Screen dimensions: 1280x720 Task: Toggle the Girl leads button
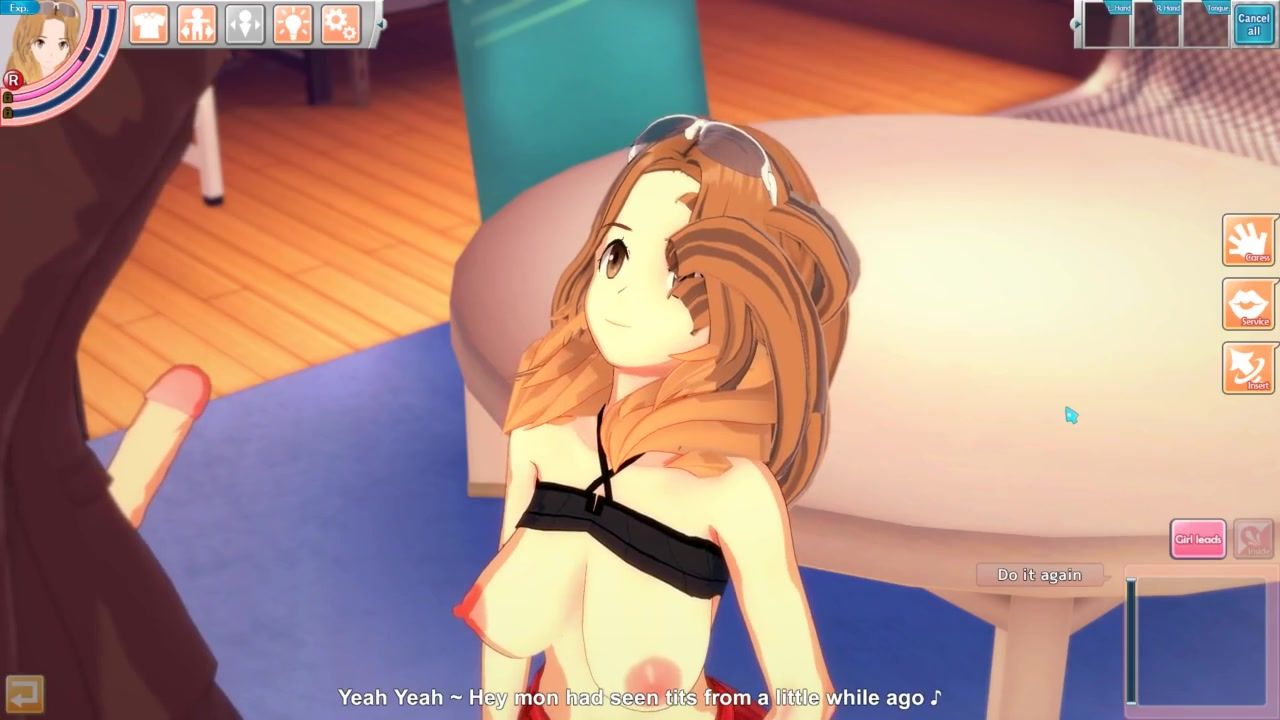click(x=1197, y=539)
